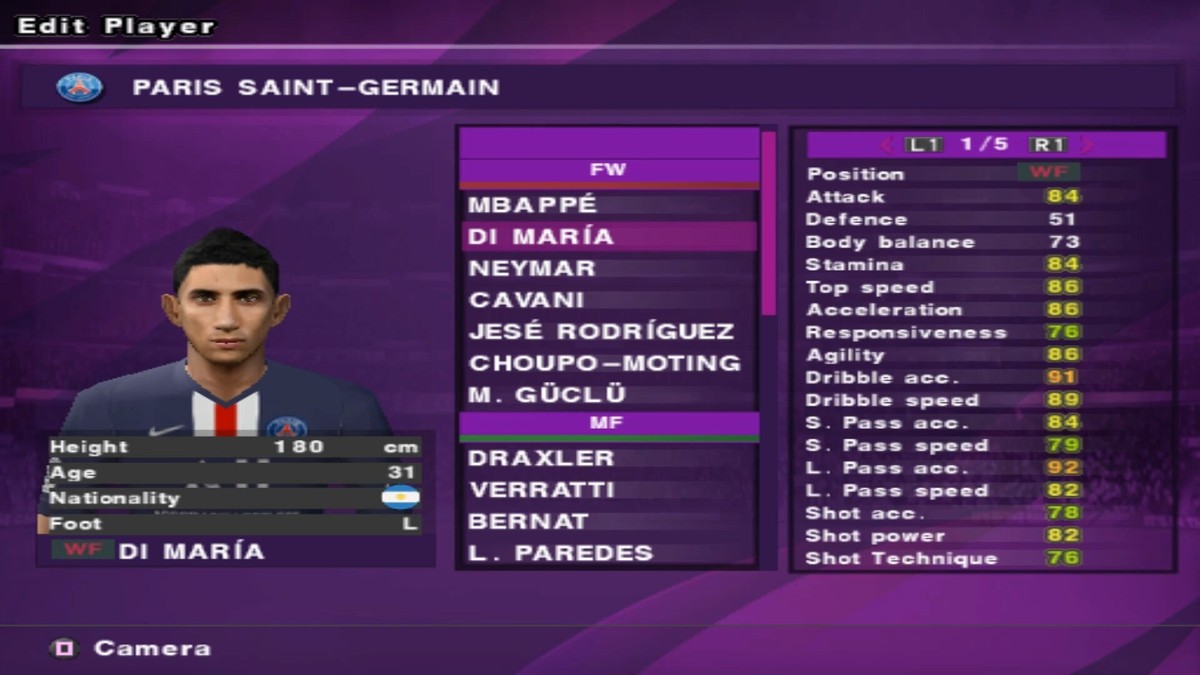Go to the previous stats page arrow
Screen dimensions: 1200x675
pos(886,145)
